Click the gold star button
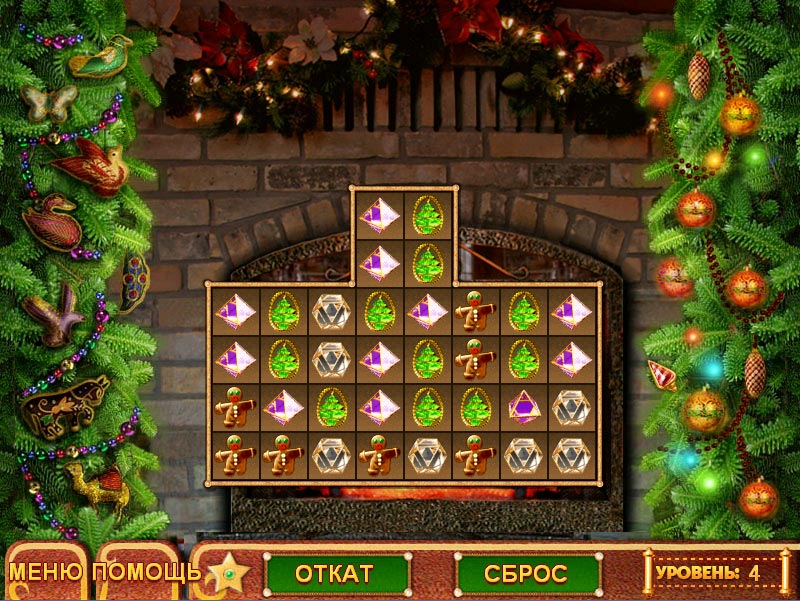 click(x=229, y=574)
